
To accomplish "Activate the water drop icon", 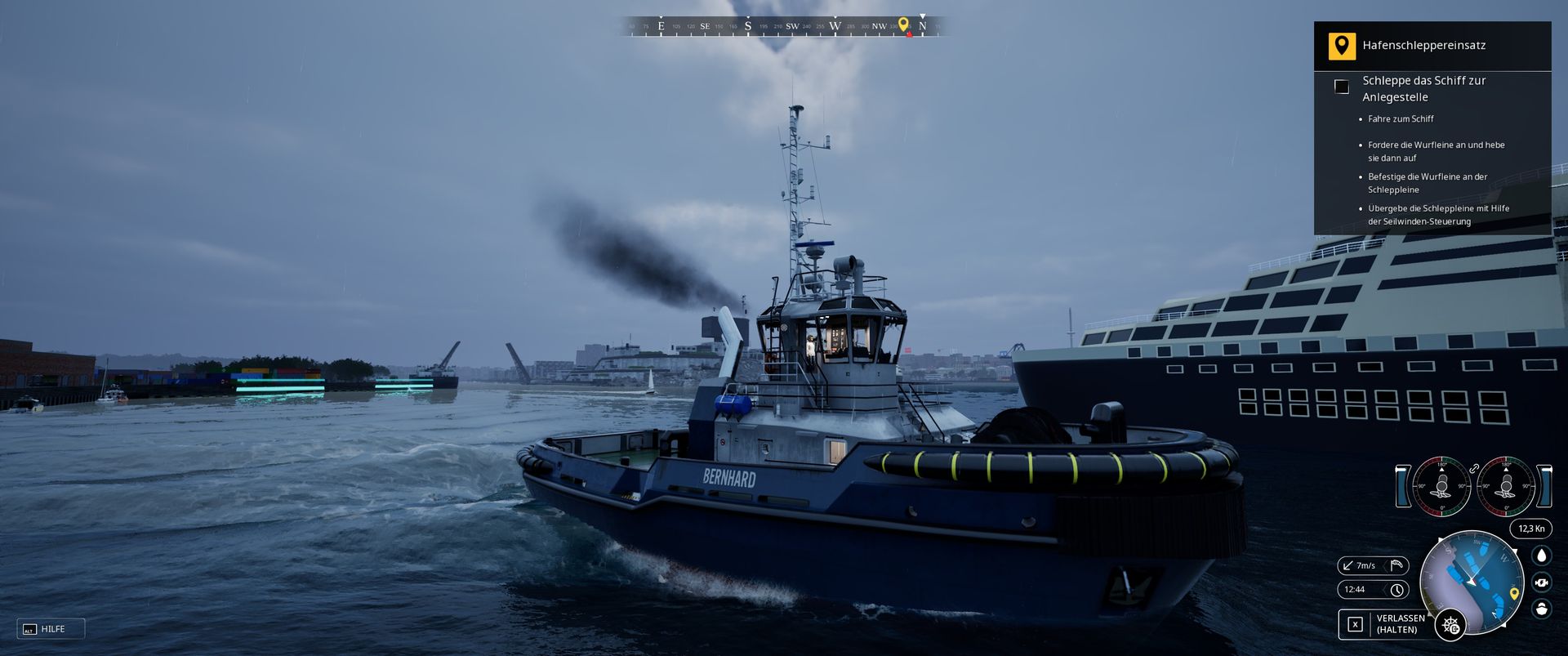I will 1541,556.
